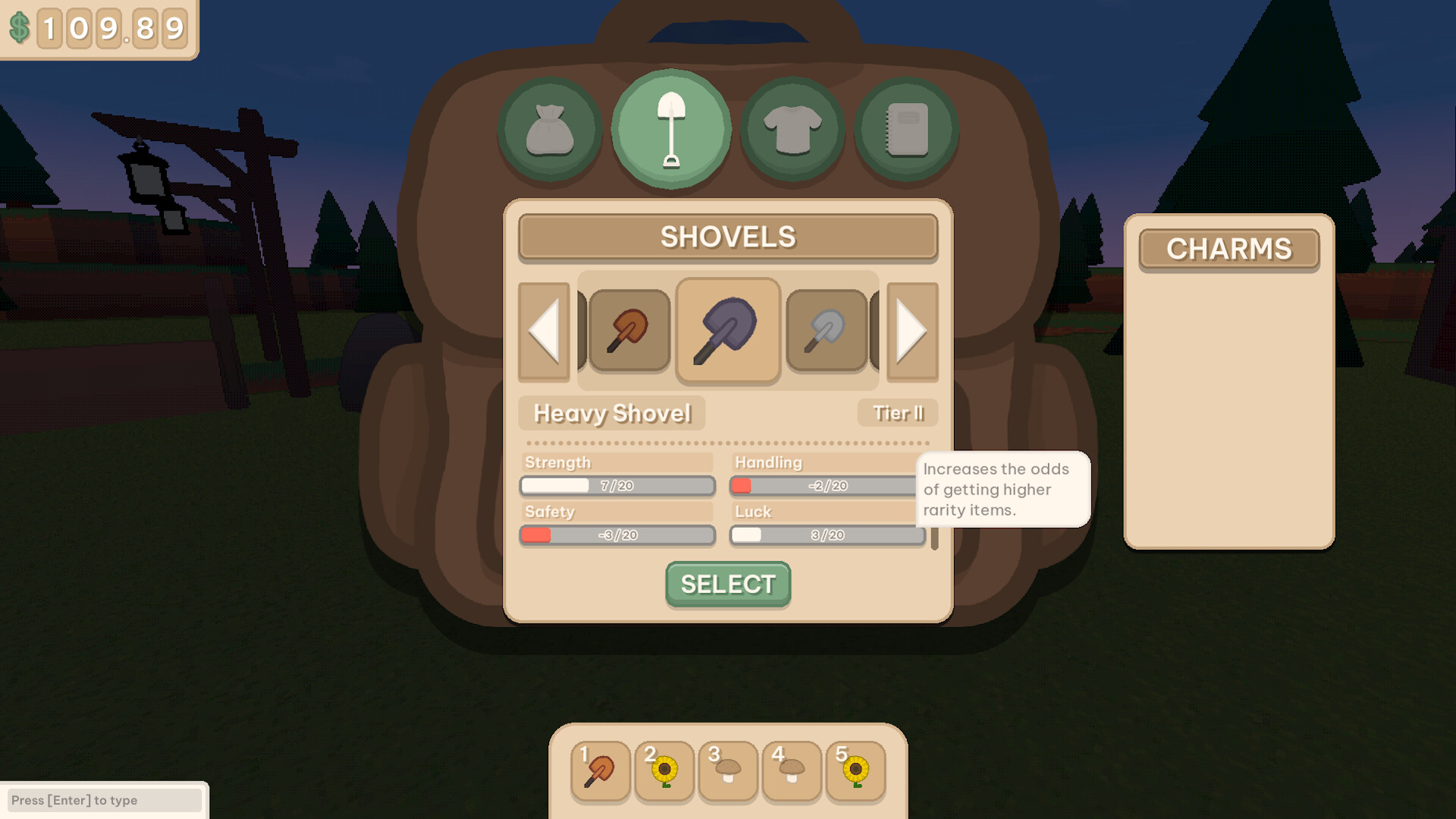Image resolution: width=1456 pixels, height=819 pixels.
Task: Click the right arrow of the shovel carousel
Action: pos(910,331)
